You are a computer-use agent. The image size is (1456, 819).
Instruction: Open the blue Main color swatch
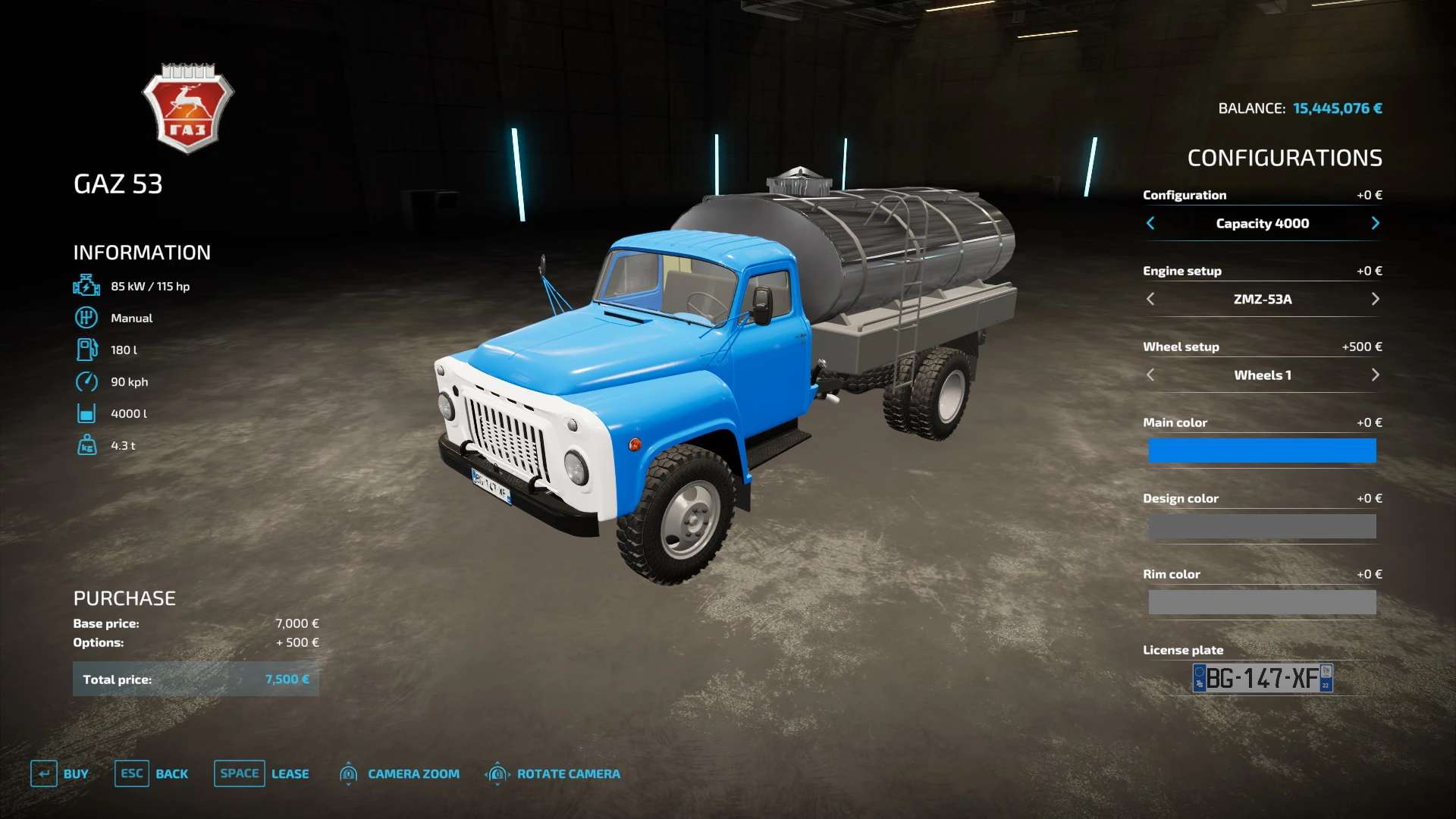pyautogui.click(x=1262, y=450)
